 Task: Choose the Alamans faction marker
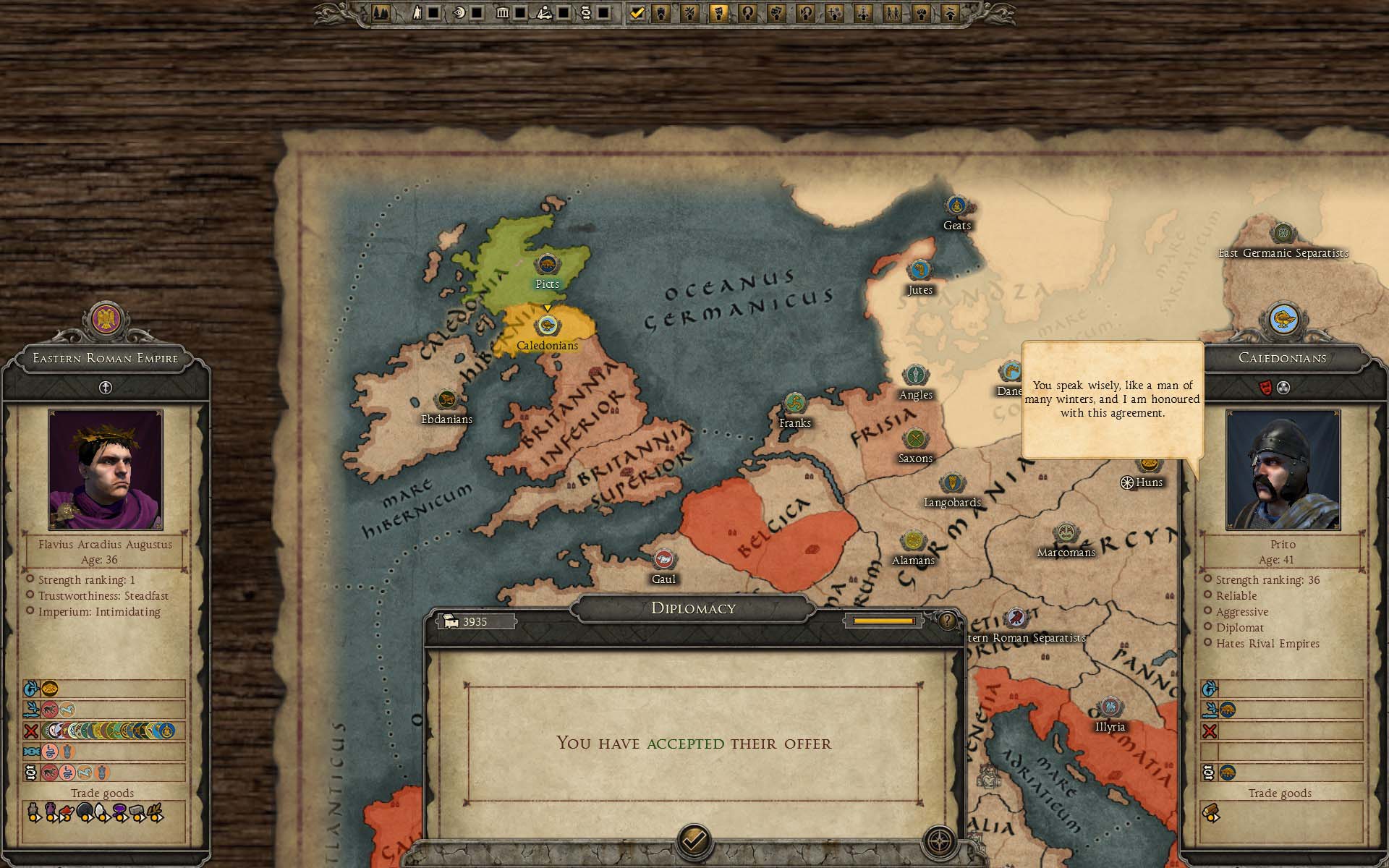(x=913, y=541)
